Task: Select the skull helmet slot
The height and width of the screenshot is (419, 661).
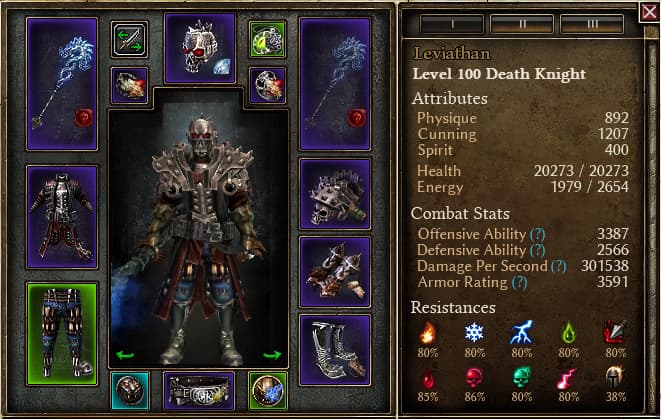Action: pos(199,47)
